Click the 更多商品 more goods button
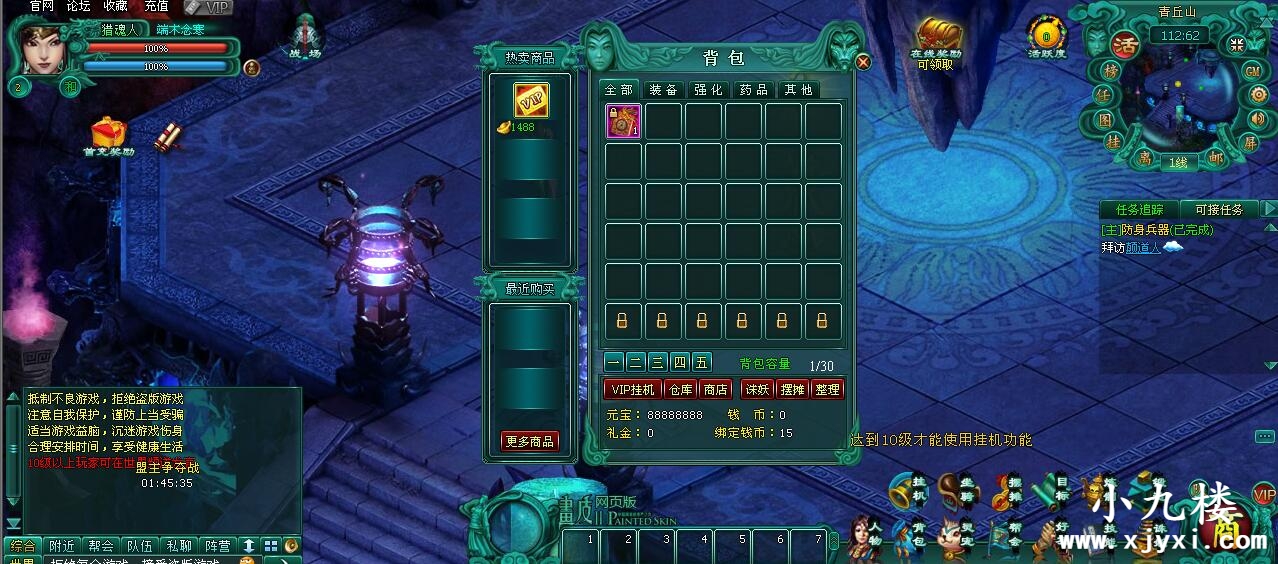 530,441
